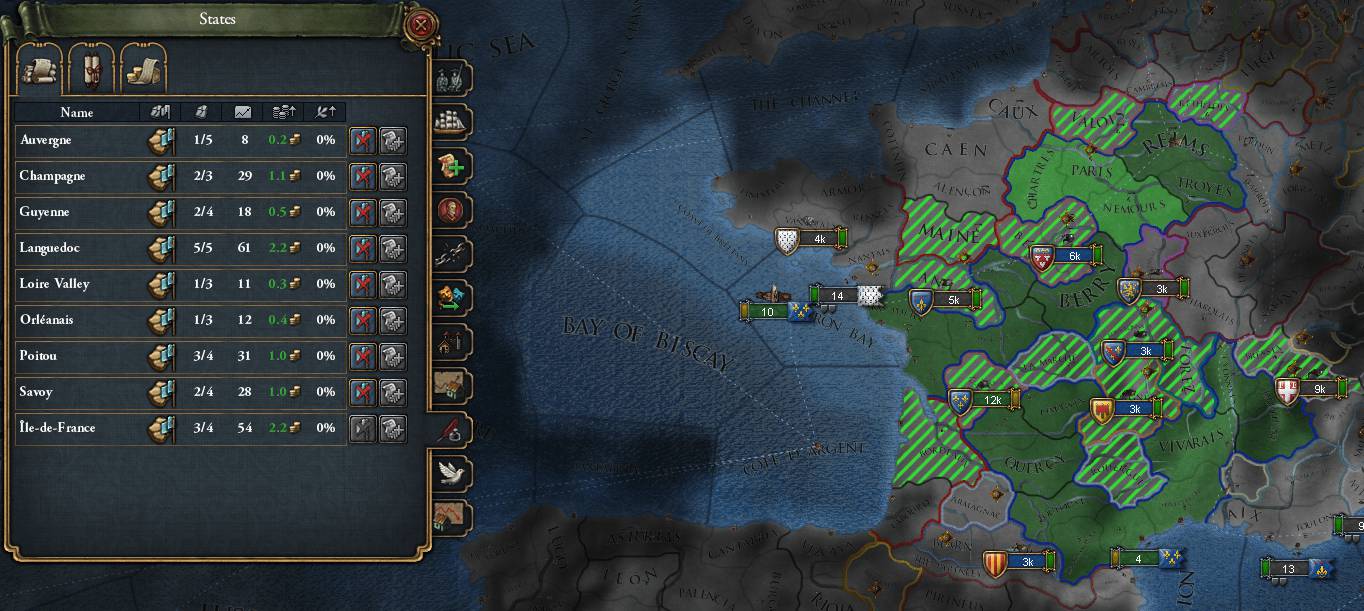Screen dimensions: 1364x611
Task: Open the third tab with the stacked papers
Action: click(x=143, y=71)
